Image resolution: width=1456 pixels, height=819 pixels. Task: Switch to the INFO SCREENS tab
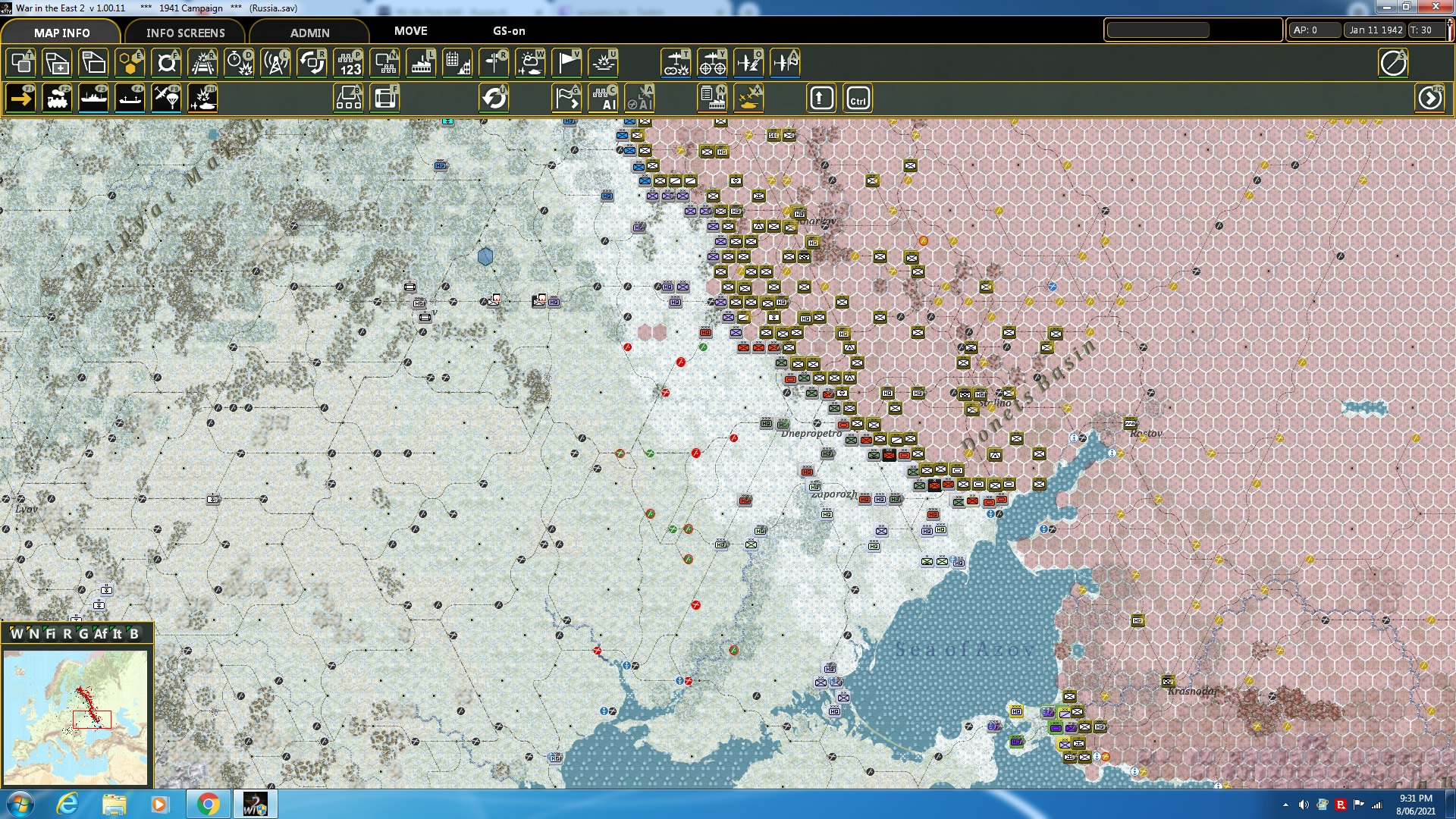[x=184, y=33]
